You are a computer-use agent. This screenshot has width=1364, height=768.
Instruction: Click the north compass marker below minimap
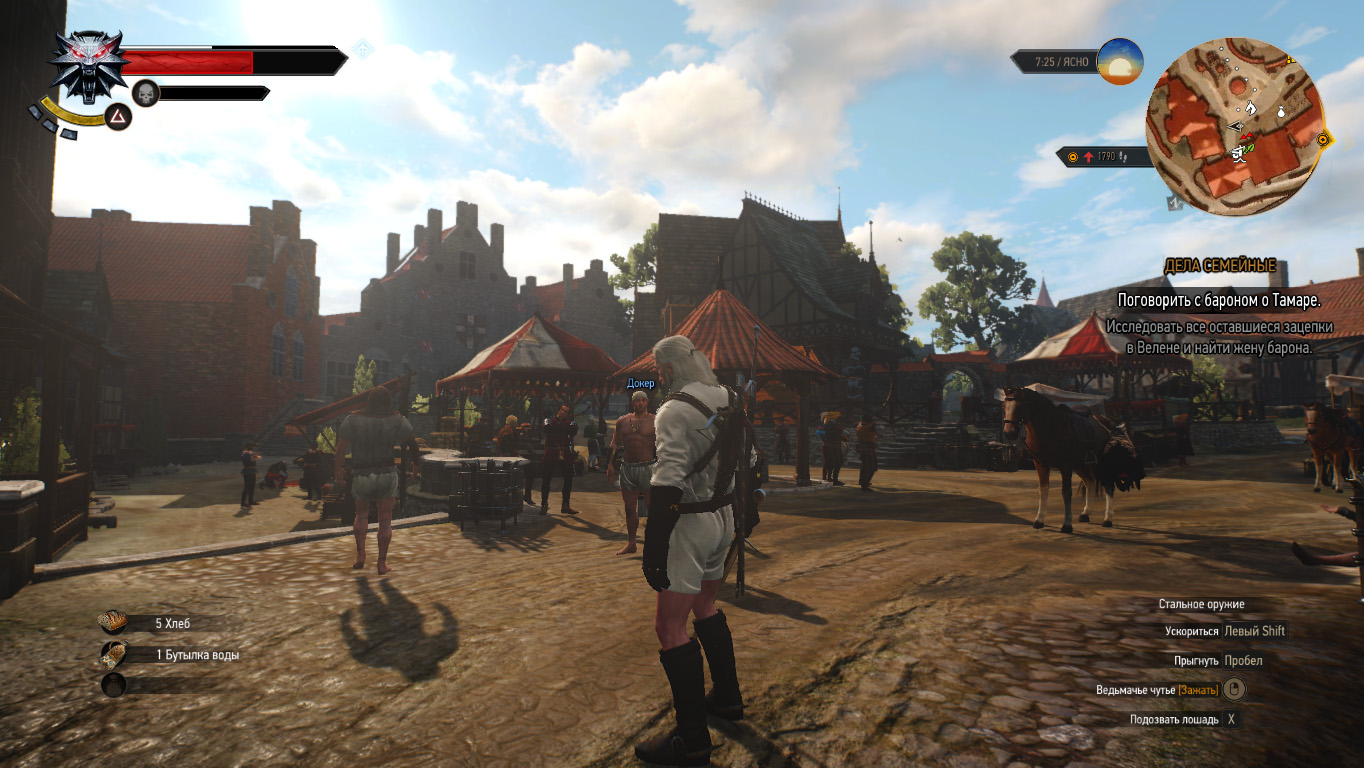[1174, 203]
